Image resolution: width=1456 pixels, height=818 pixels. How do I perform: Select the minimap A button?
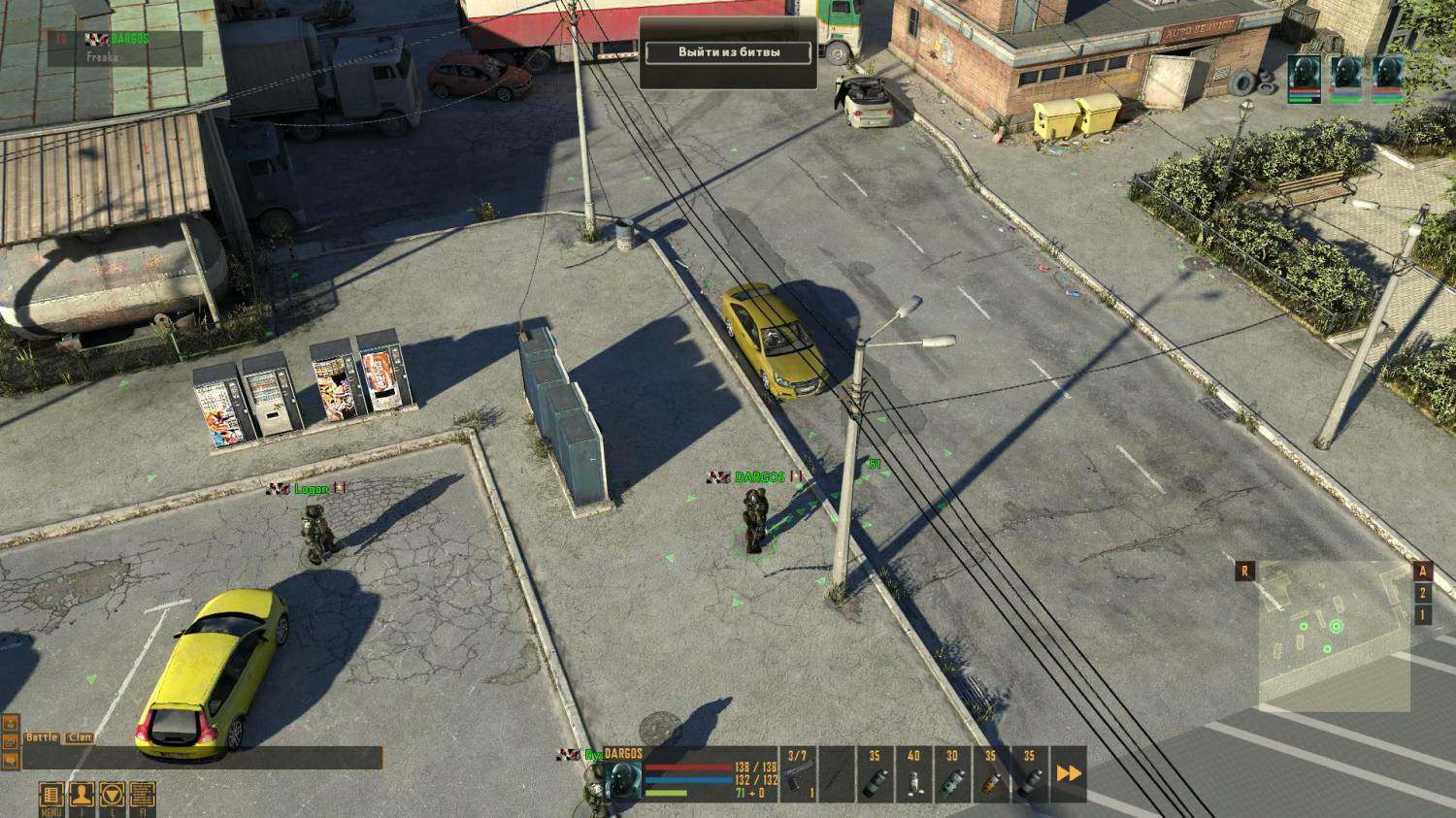point(1423,572)
